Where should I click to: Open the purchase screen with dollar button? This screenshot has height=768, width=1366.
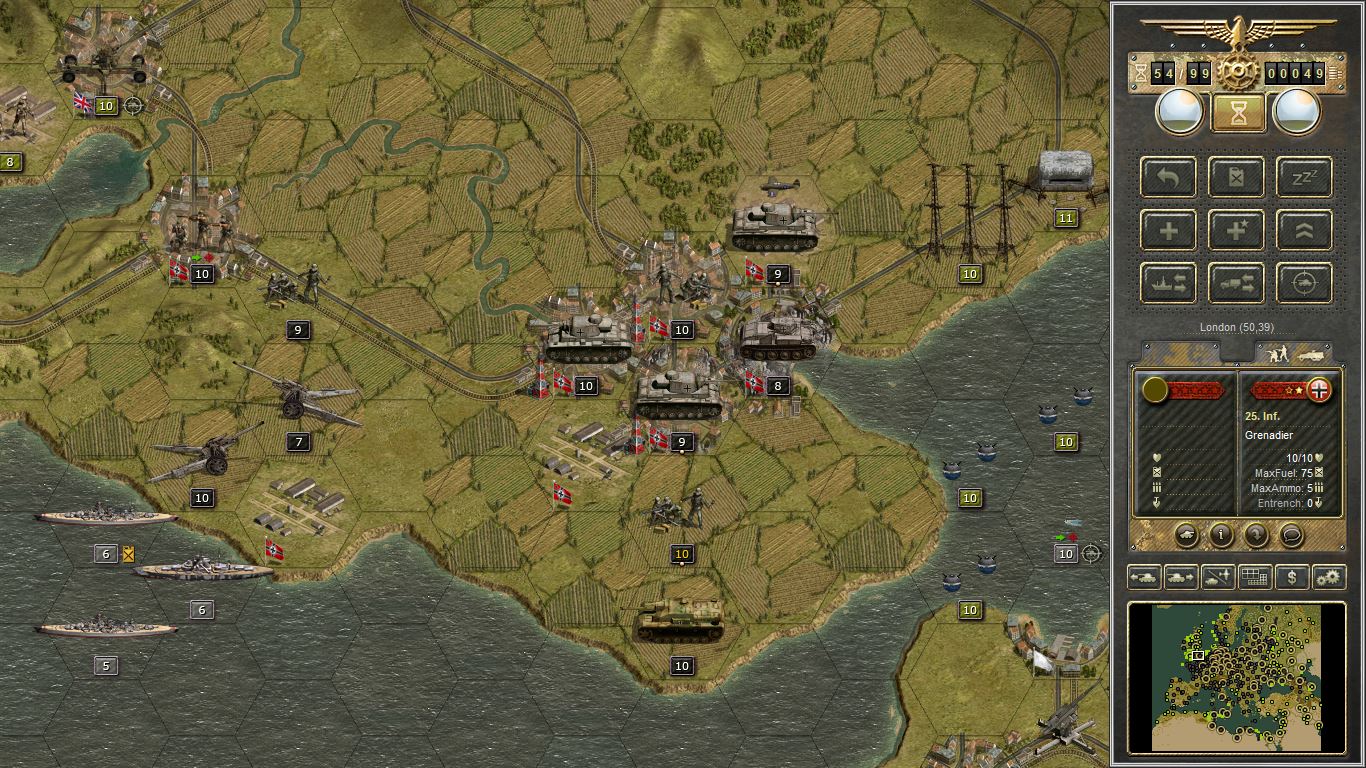click(1292, 577)
